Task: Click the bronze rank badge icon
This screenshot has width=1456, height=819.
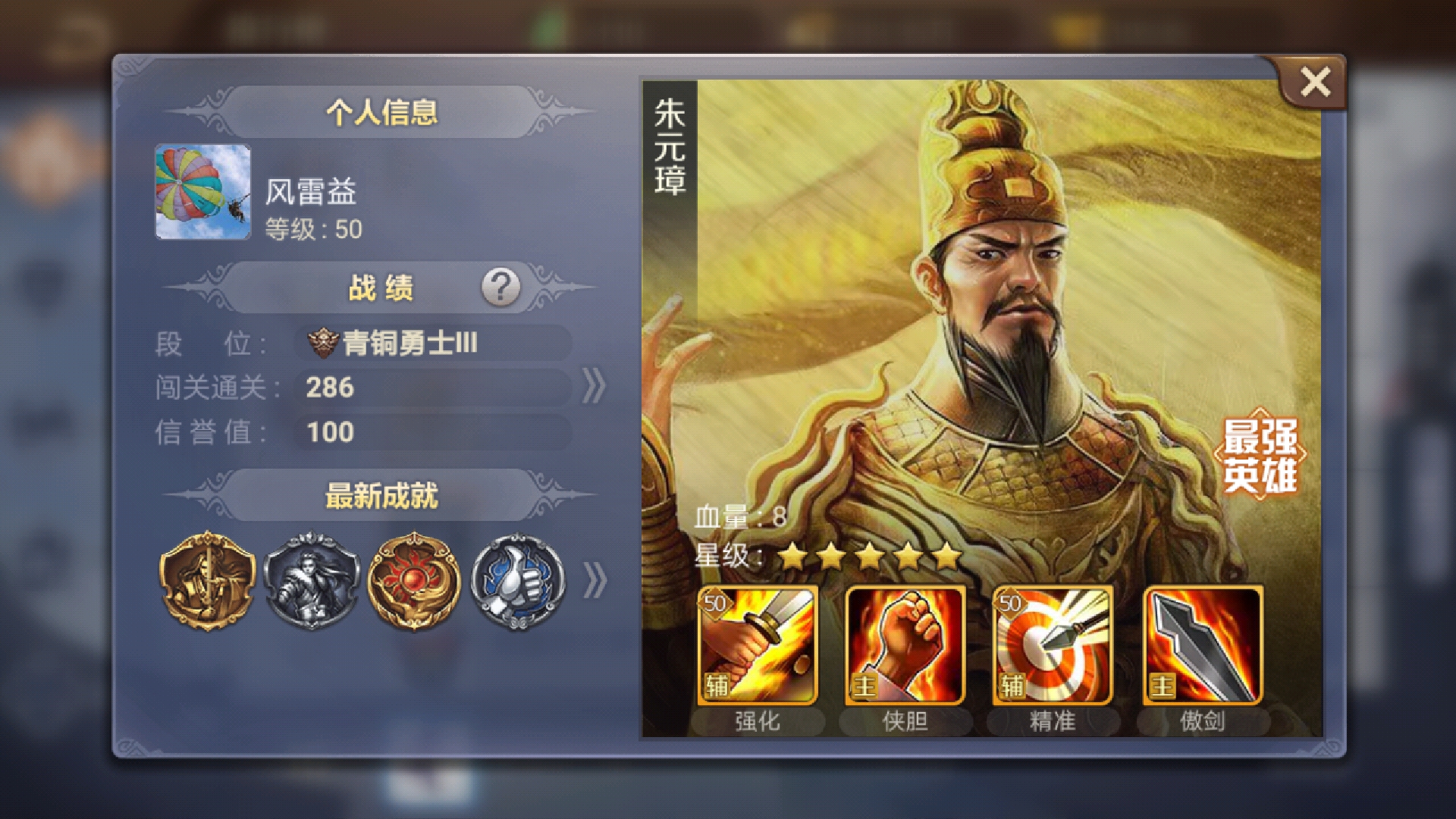Action: pyautogui.click(x=323, y=341)
